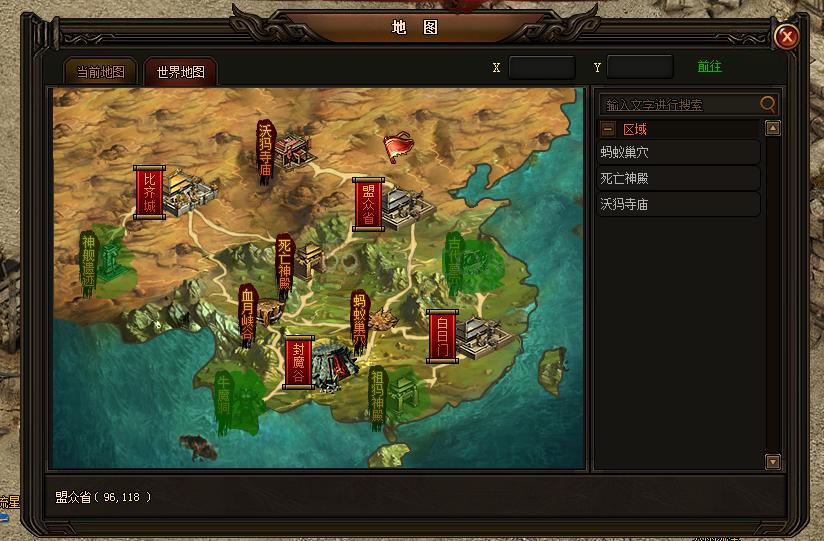824x541 pixels.
Task: Click the list's scroll-up arrow
Action: click(x=772, y=128)
